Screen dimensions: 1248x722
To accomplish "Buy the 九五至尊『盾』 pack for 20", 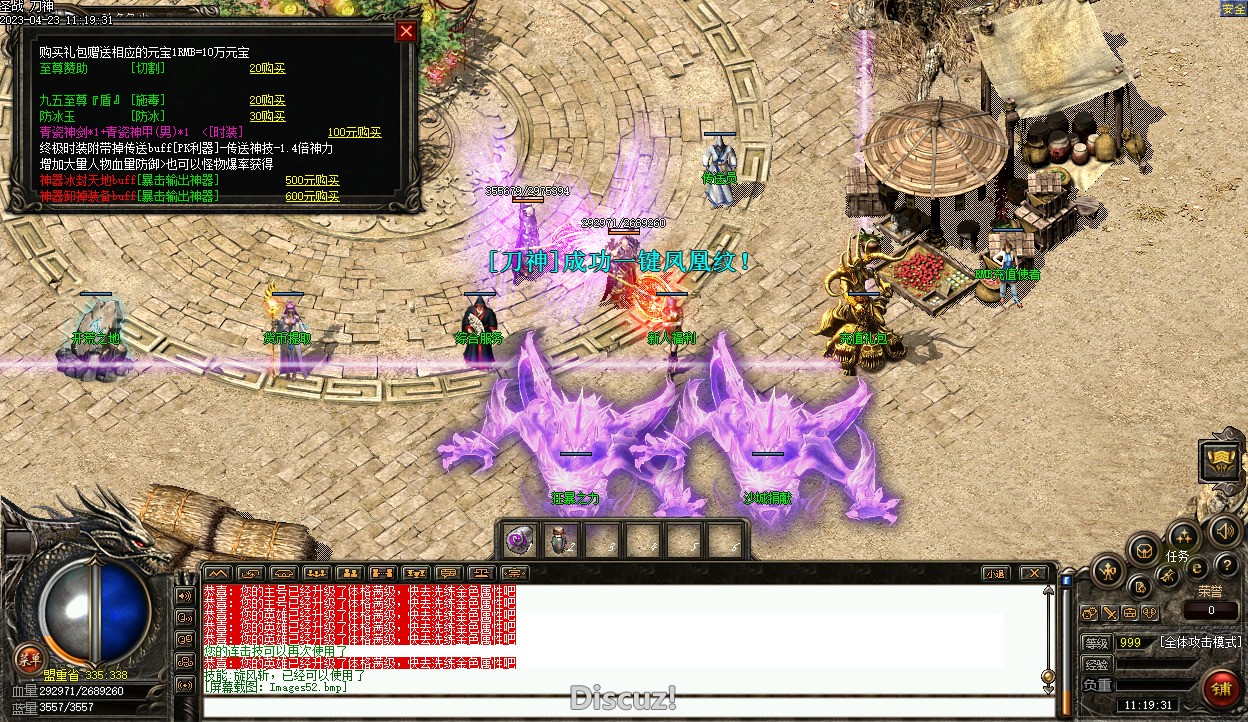I will pyautogui.click(x=267, y=100).
